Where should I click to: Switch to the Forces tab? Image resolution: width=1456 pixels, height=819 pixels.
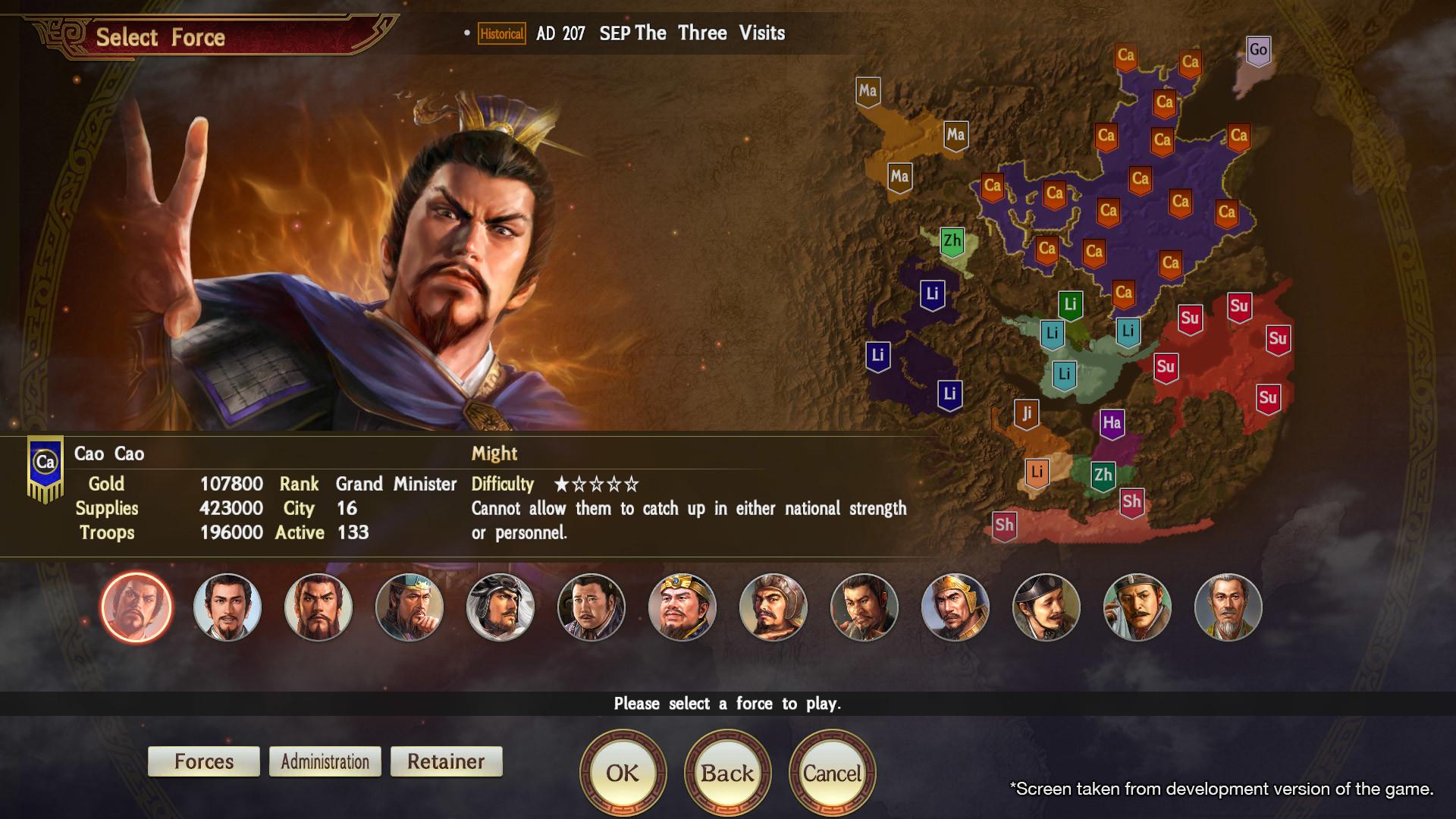point(203,761)
